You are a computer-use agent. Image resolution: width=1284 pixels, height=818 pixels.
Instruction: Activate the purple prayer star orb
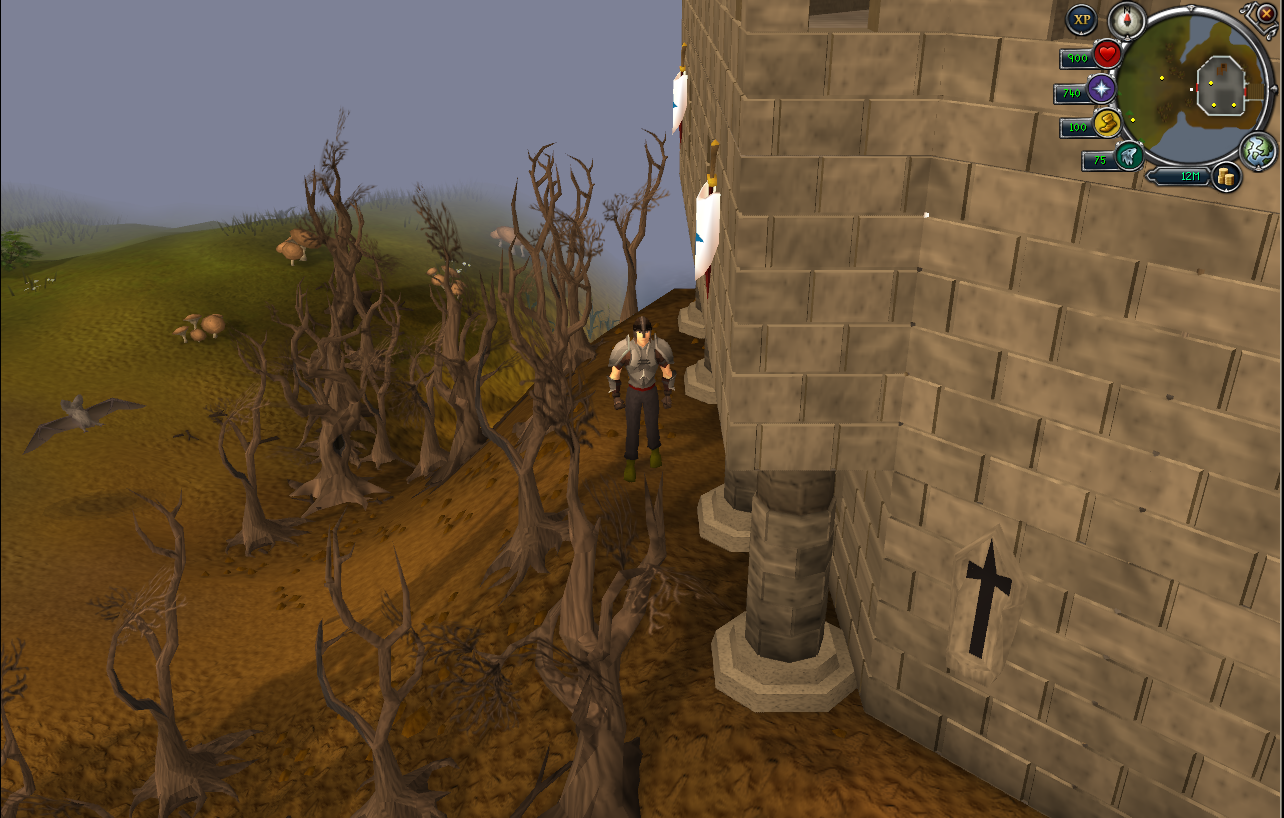pos(1101,89)
